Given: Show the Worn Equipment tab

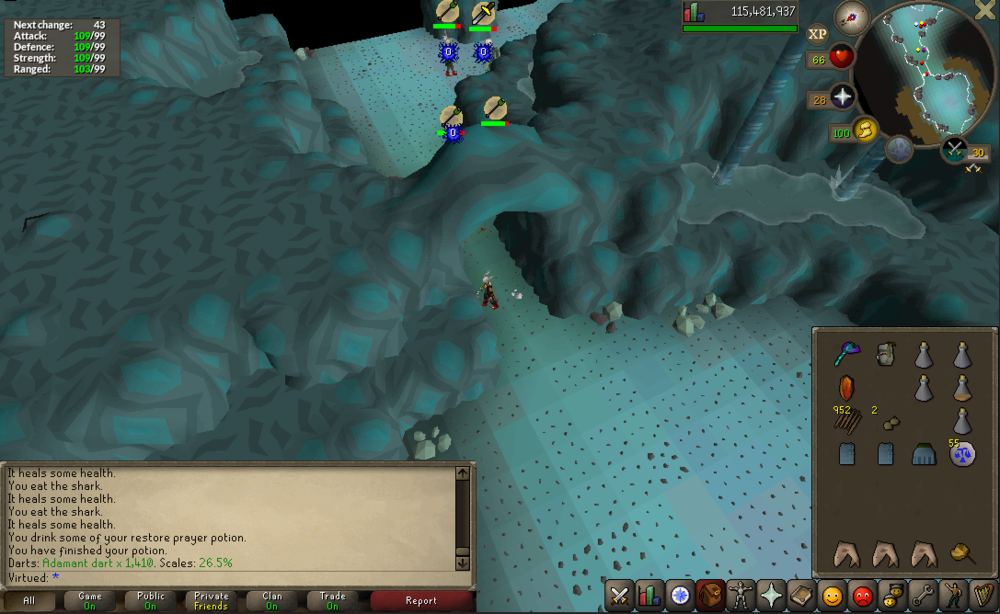Looking at the screenshot, I should [x=741, y=596].
